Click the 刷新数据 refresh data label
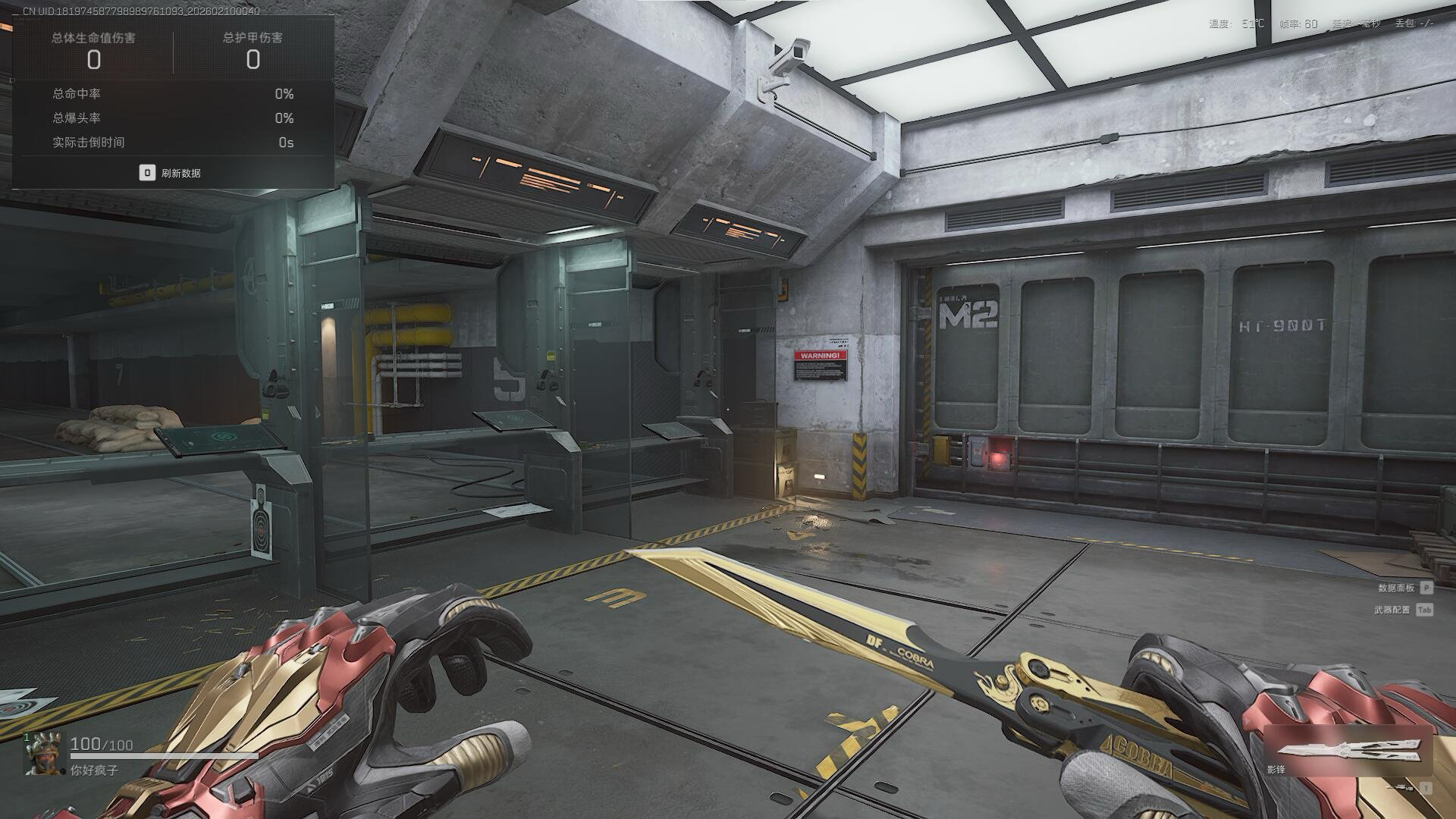 click(x=180, y=173)
